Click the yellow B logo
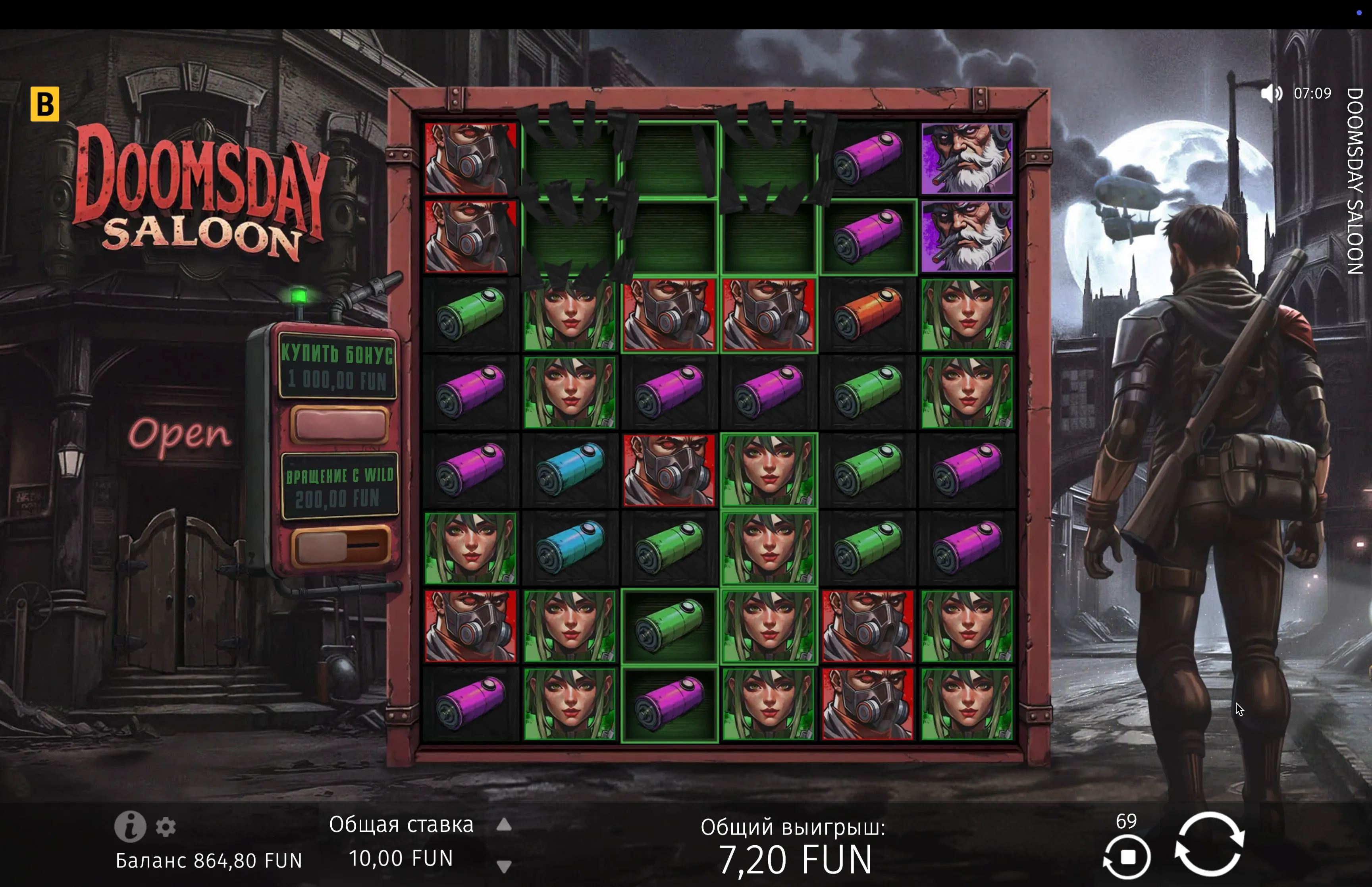 [x=45, y=104]
